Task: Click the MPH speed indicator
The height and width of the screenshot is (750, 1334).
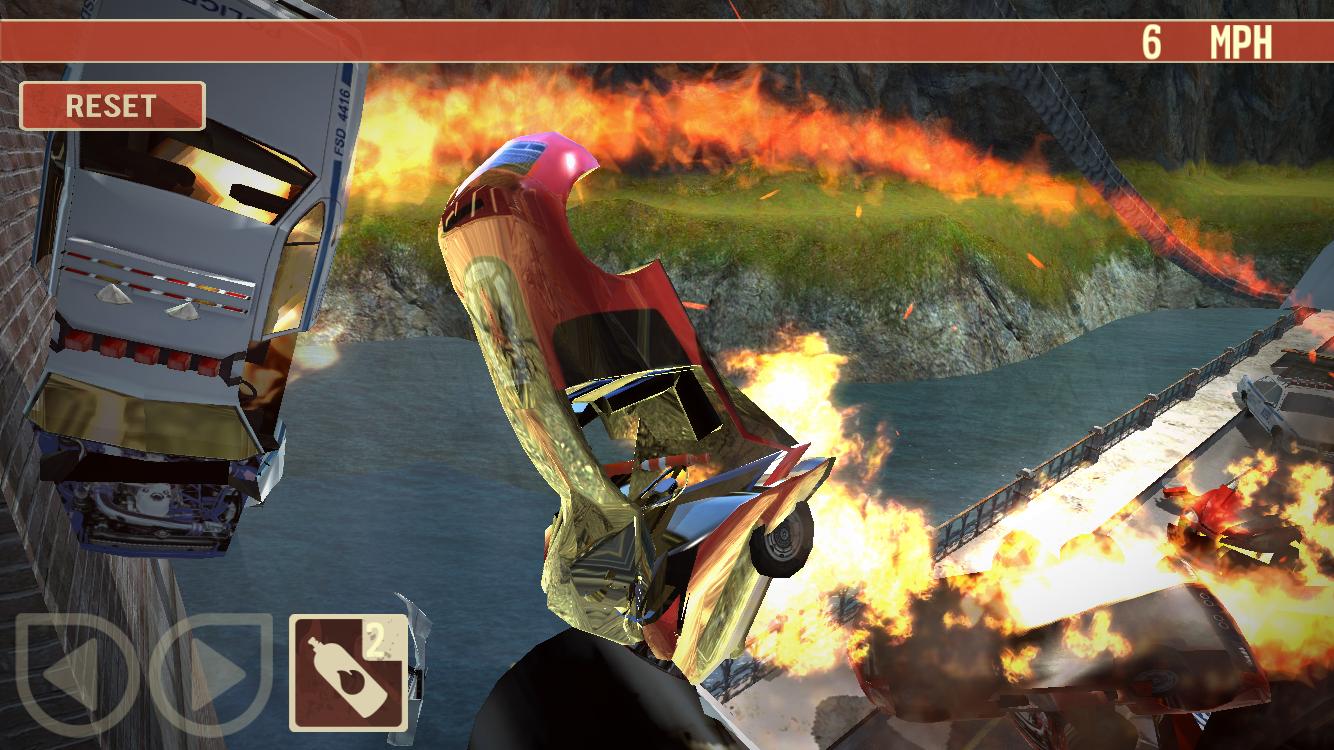Action: point(1240,40)
